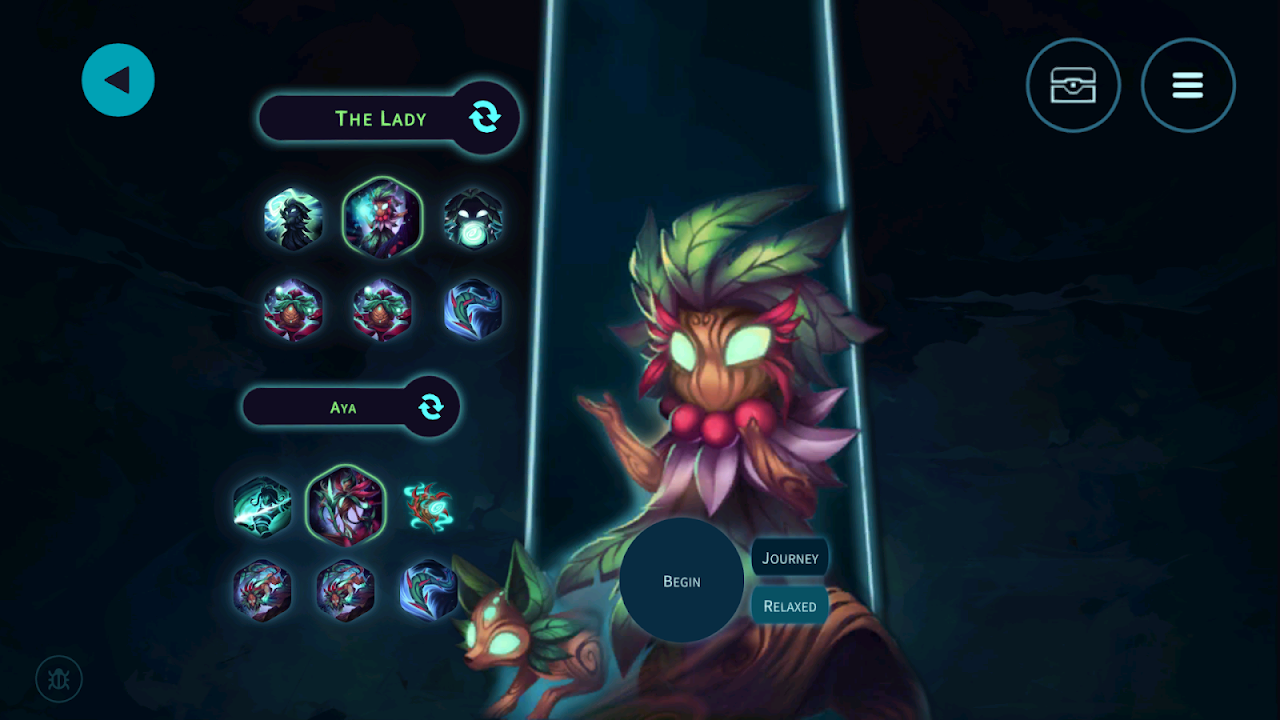
Task: Select The Lady's dark shadowy silhouette portrait
Action: 293,219
